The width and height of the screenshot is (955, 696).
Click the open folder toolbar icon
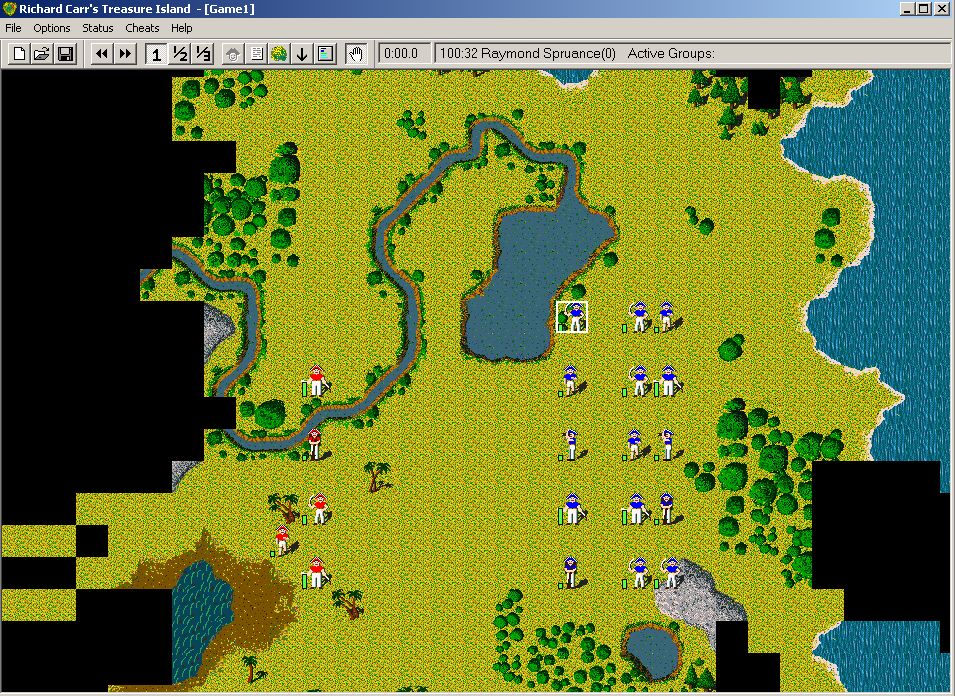point(42,54)
